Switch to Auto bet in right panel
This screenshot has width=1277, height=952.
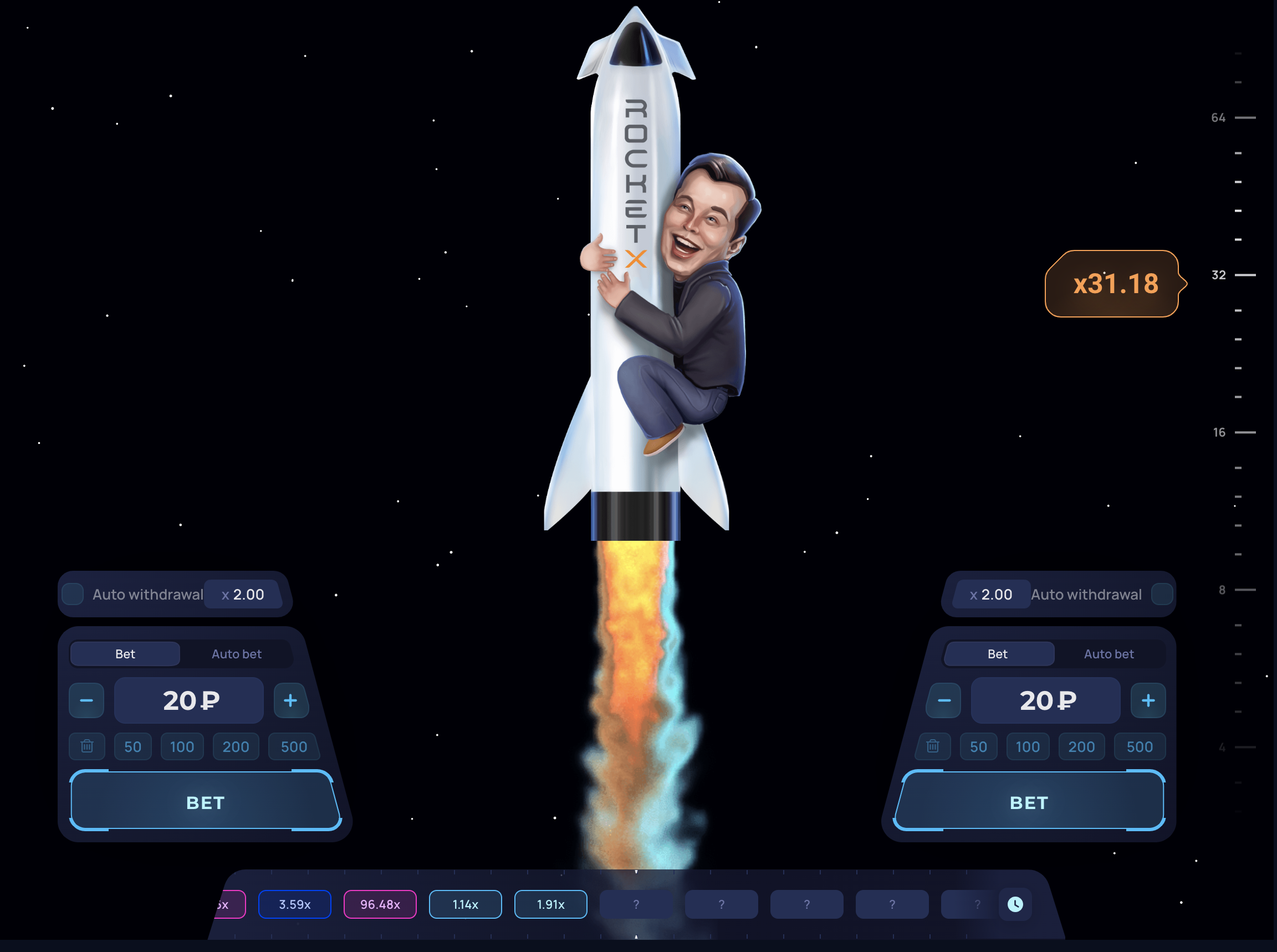[x=1108, y=654]
